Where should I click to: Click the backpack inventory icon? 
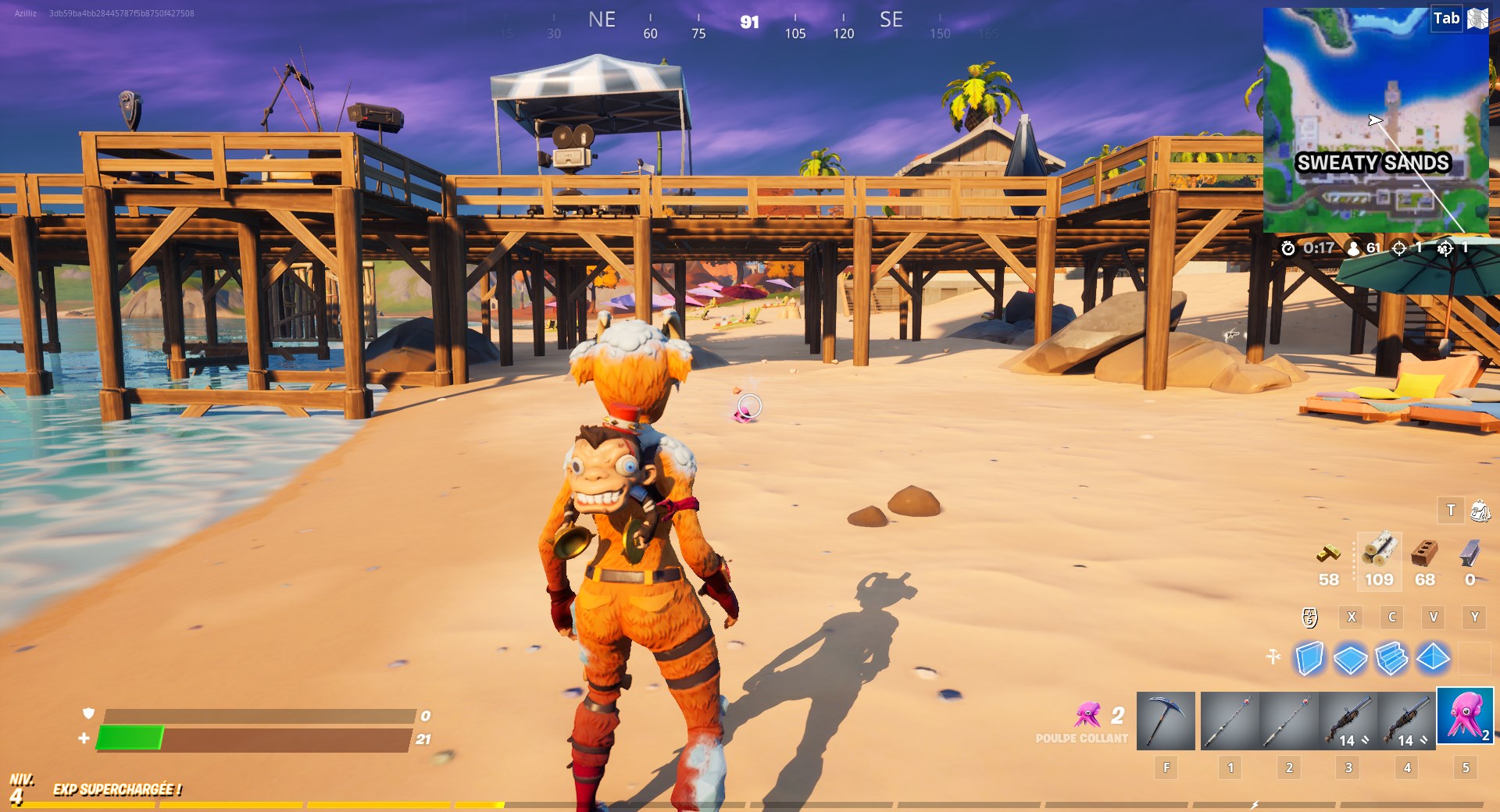tap(1479, 511)
